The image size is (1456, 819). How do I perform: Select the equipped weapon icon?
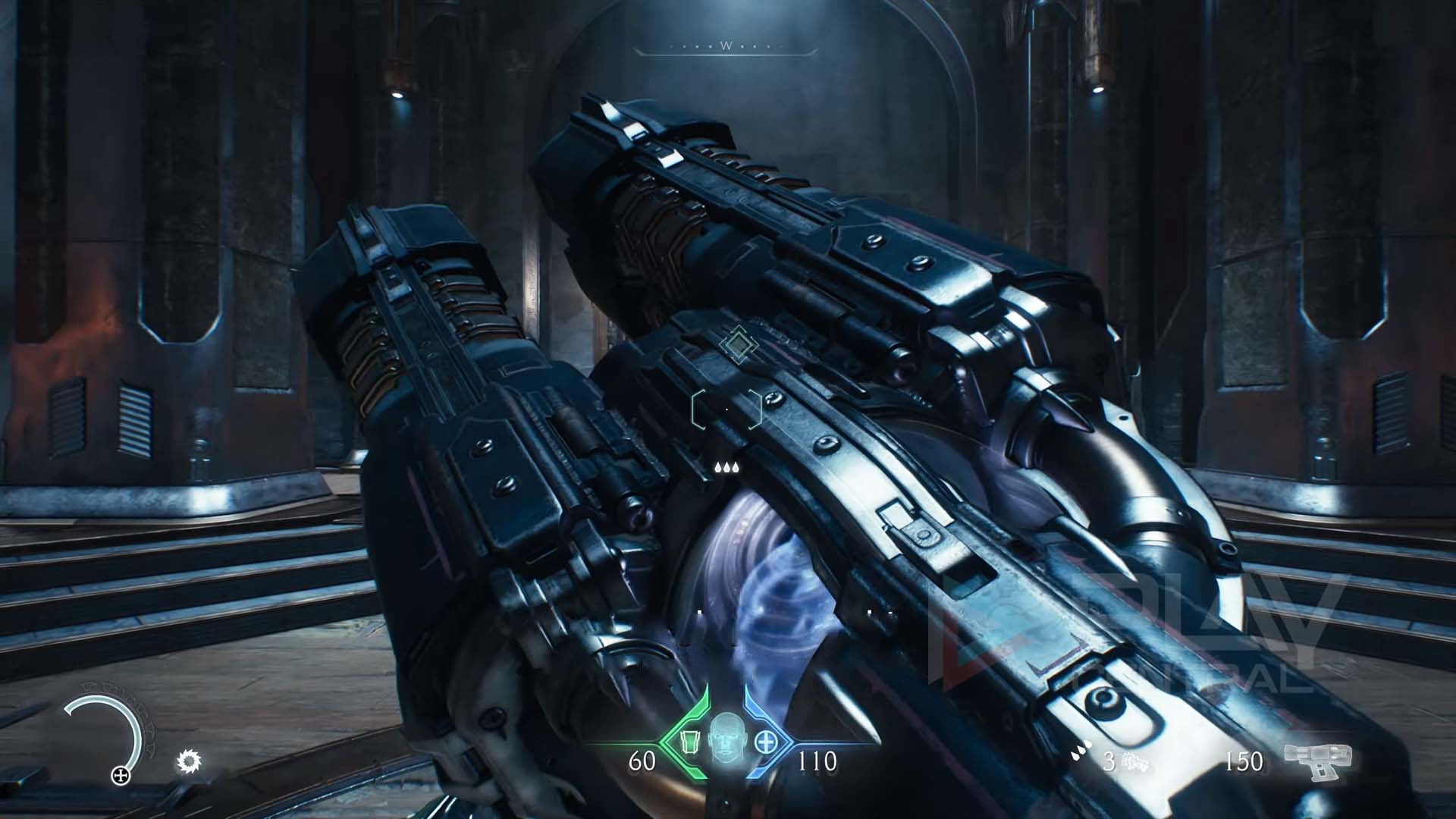pyautogui.click(x=1317, y=761)
